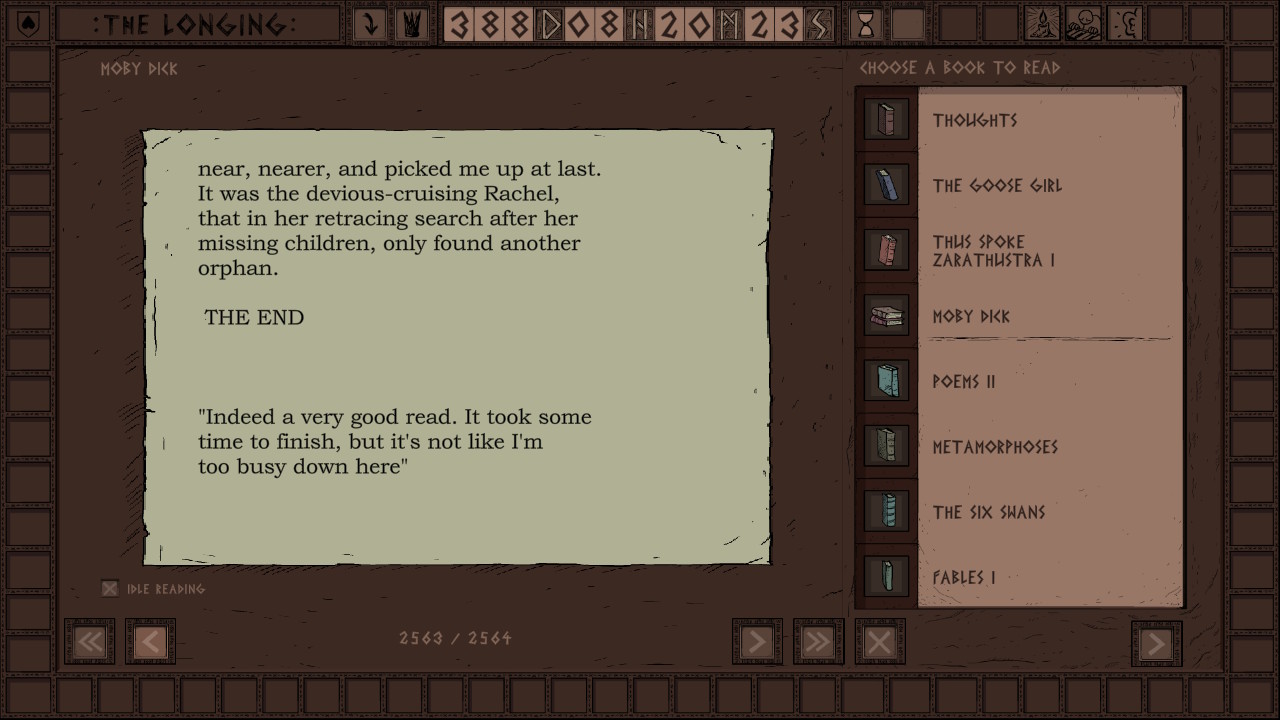Choose the Metamorphoses book
The image size is (1280, 720).
point(995,447)
